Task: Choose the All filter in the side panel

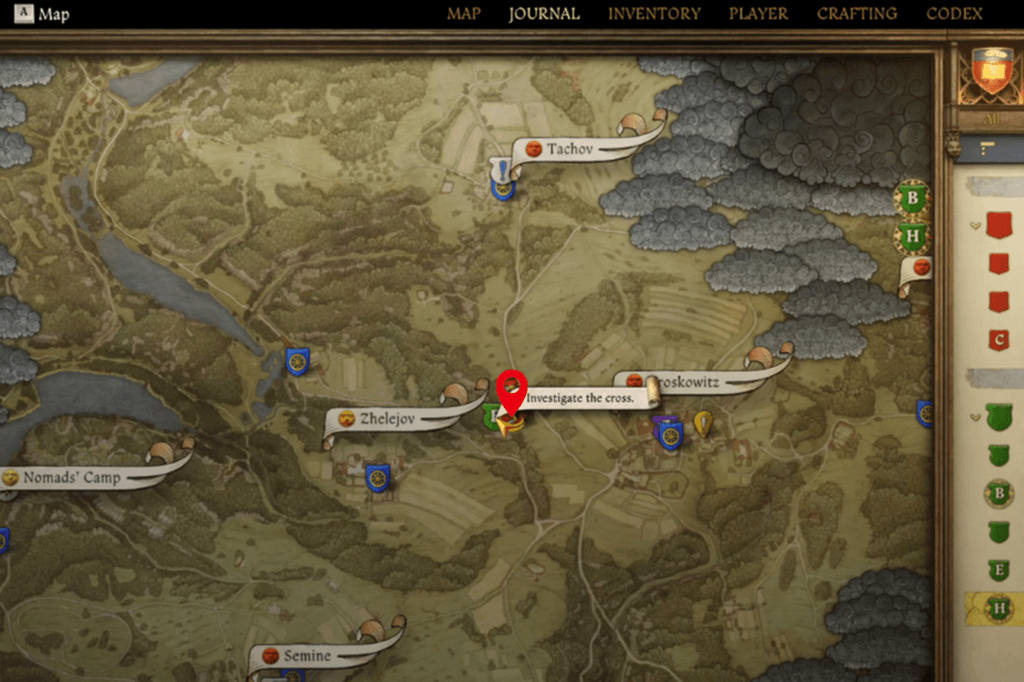Action: (x=990, y=119)
